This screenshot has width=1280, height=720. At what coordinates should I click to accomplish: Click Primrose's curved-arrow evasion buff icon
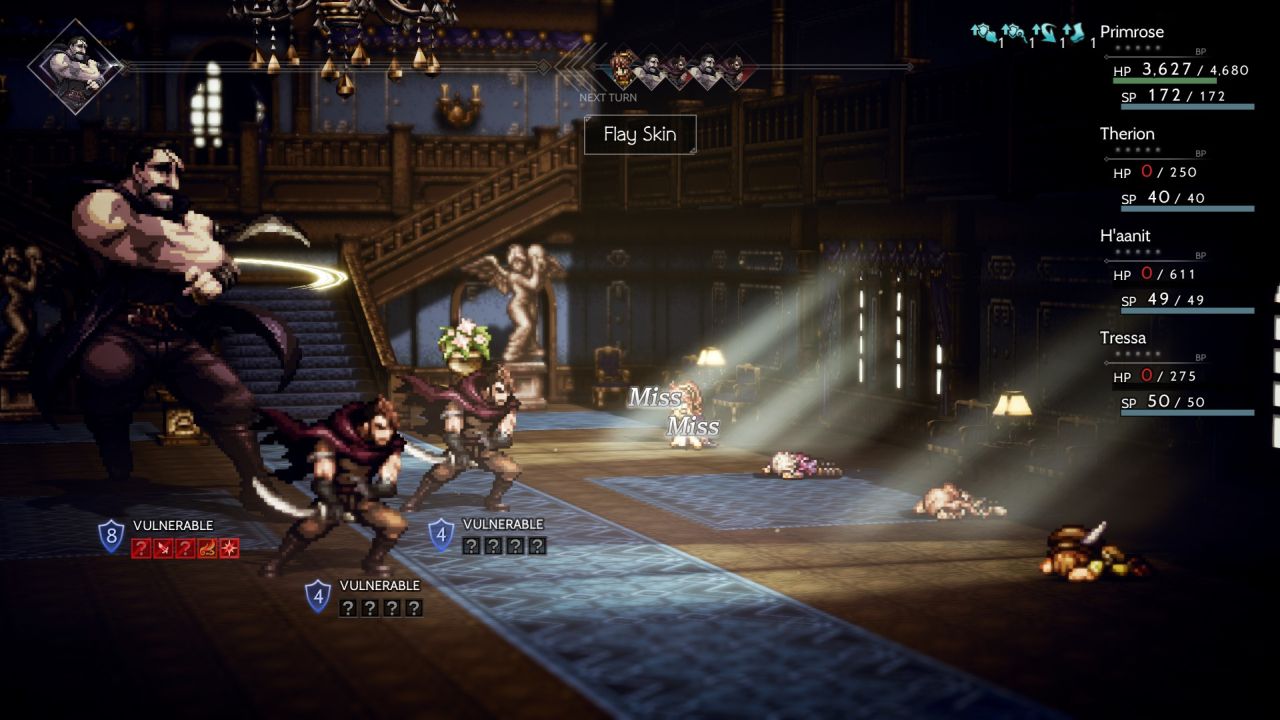pyautogui.click(x=1045, y=33)
